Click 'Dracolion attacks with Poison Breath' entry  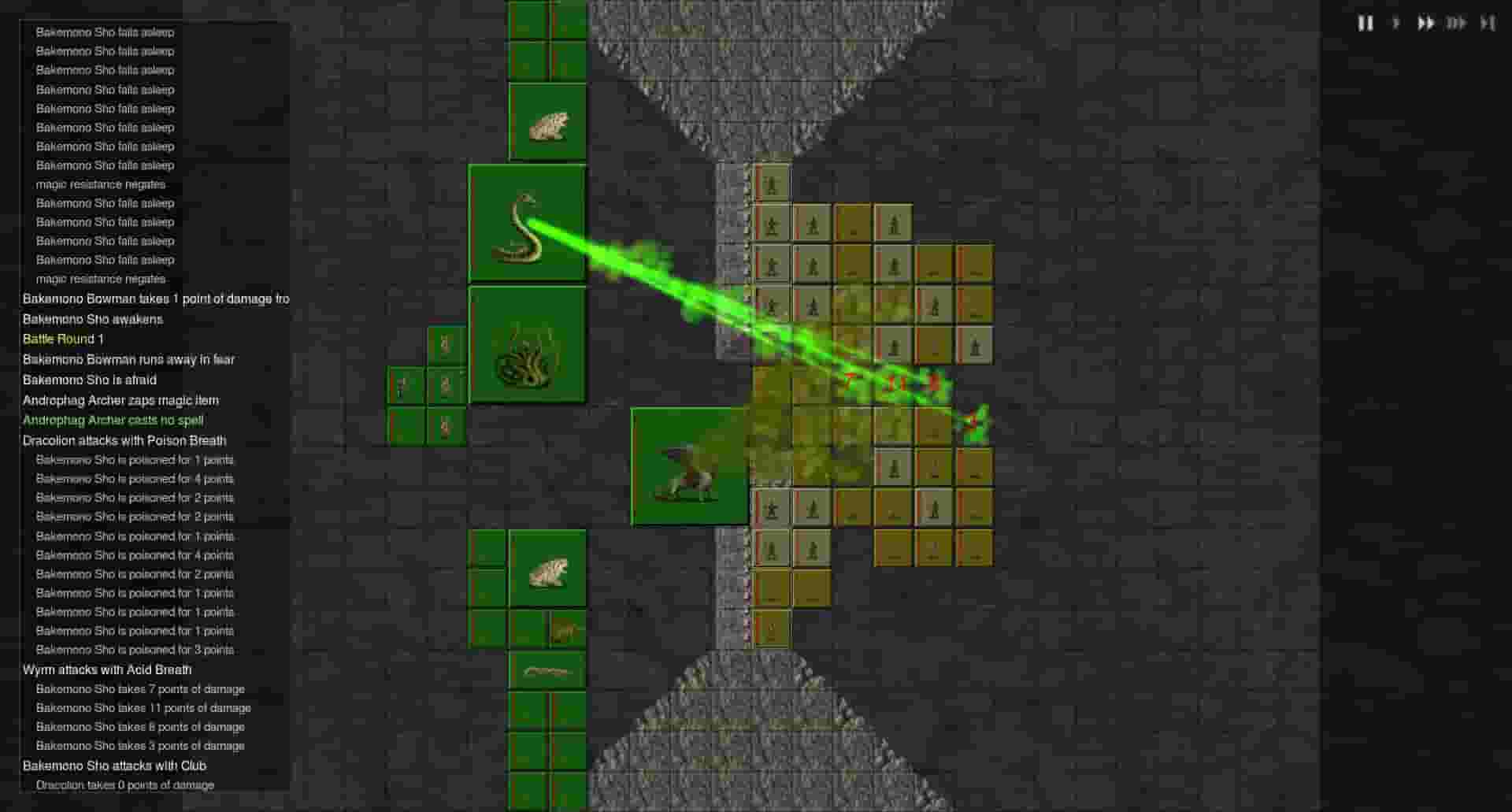point(124,440)
